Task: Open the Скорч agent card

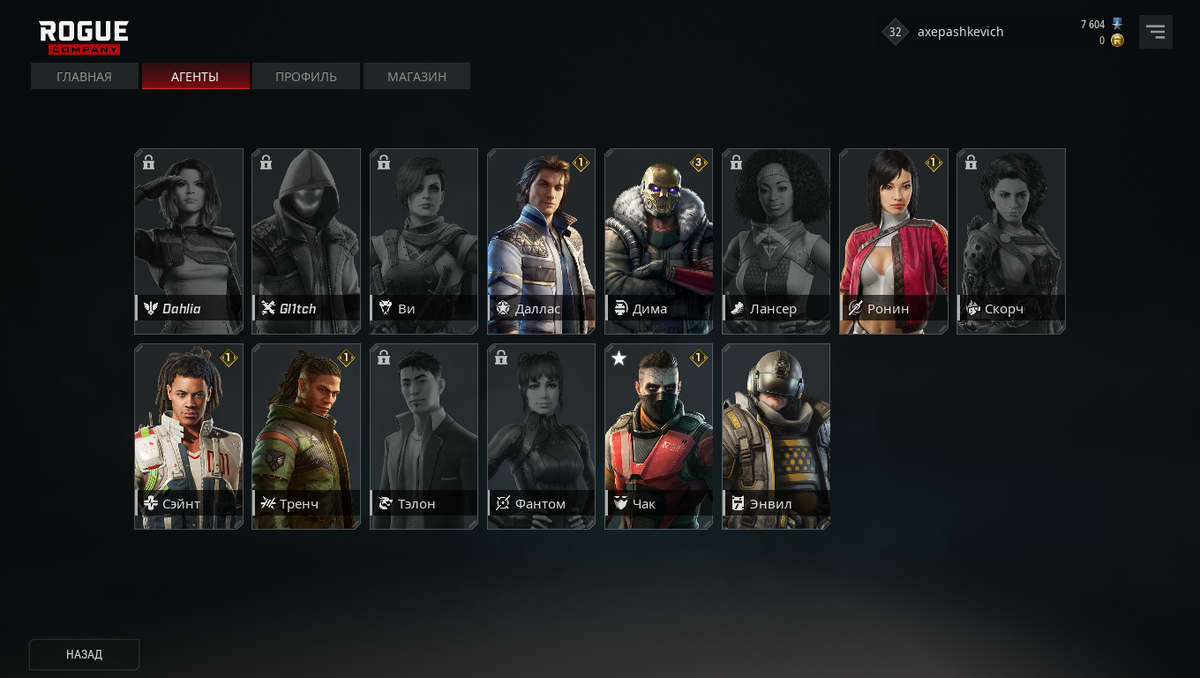Action: 1011,241
